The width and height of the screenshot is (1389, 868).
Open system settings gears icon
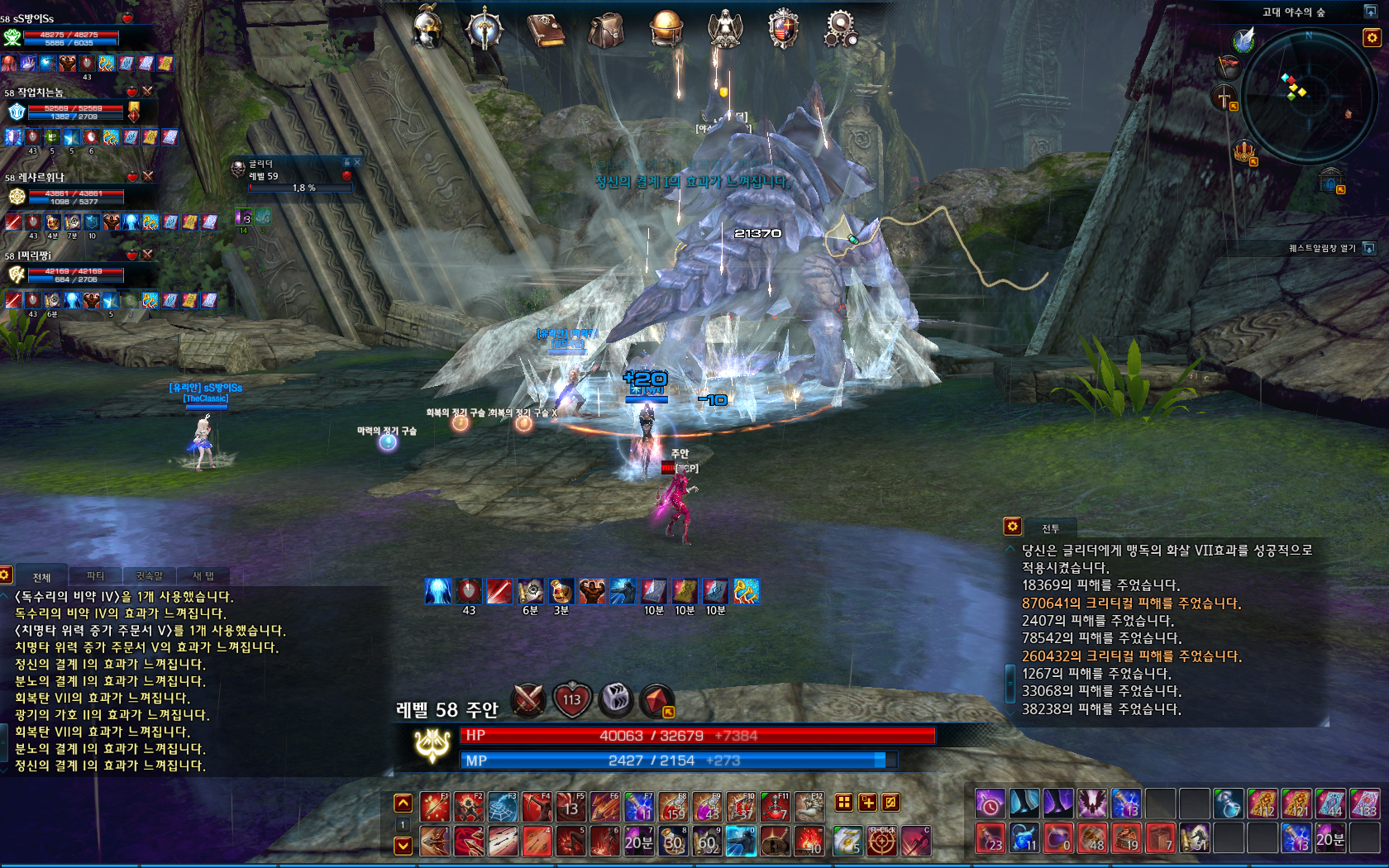[x=841, y=29]
